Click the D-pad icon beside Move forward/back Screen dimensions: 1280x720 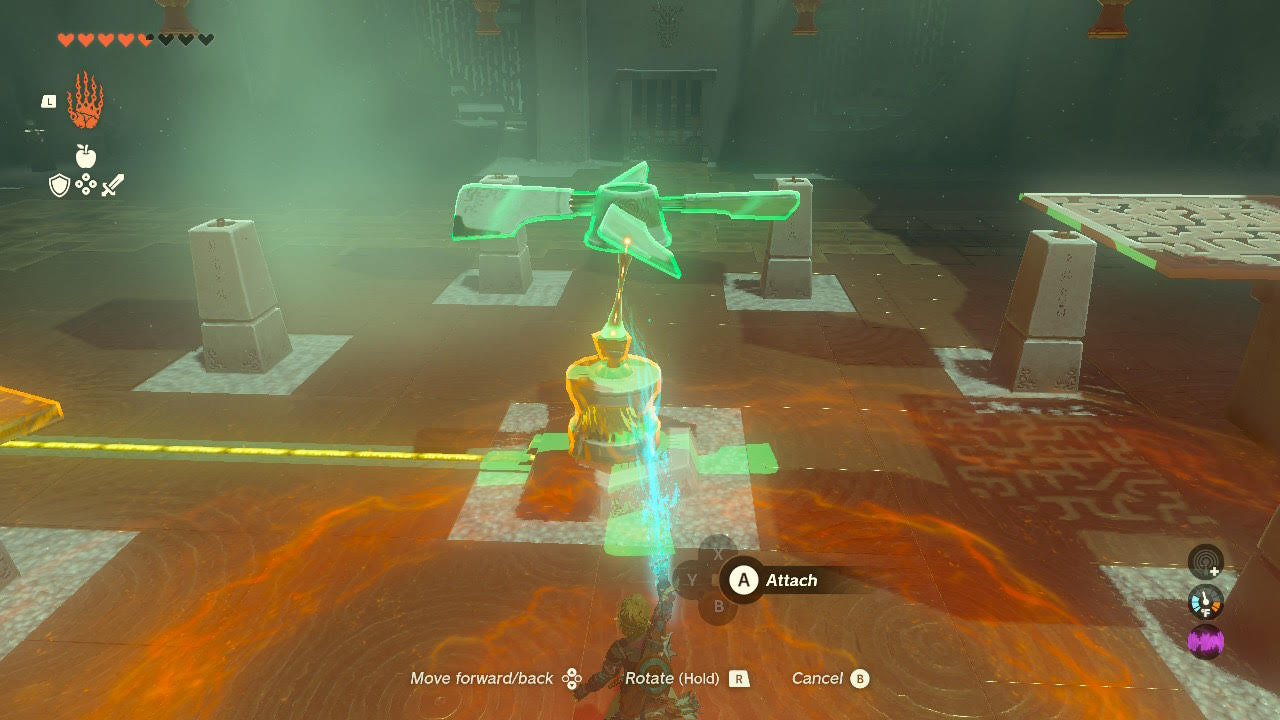click(573, 678)
